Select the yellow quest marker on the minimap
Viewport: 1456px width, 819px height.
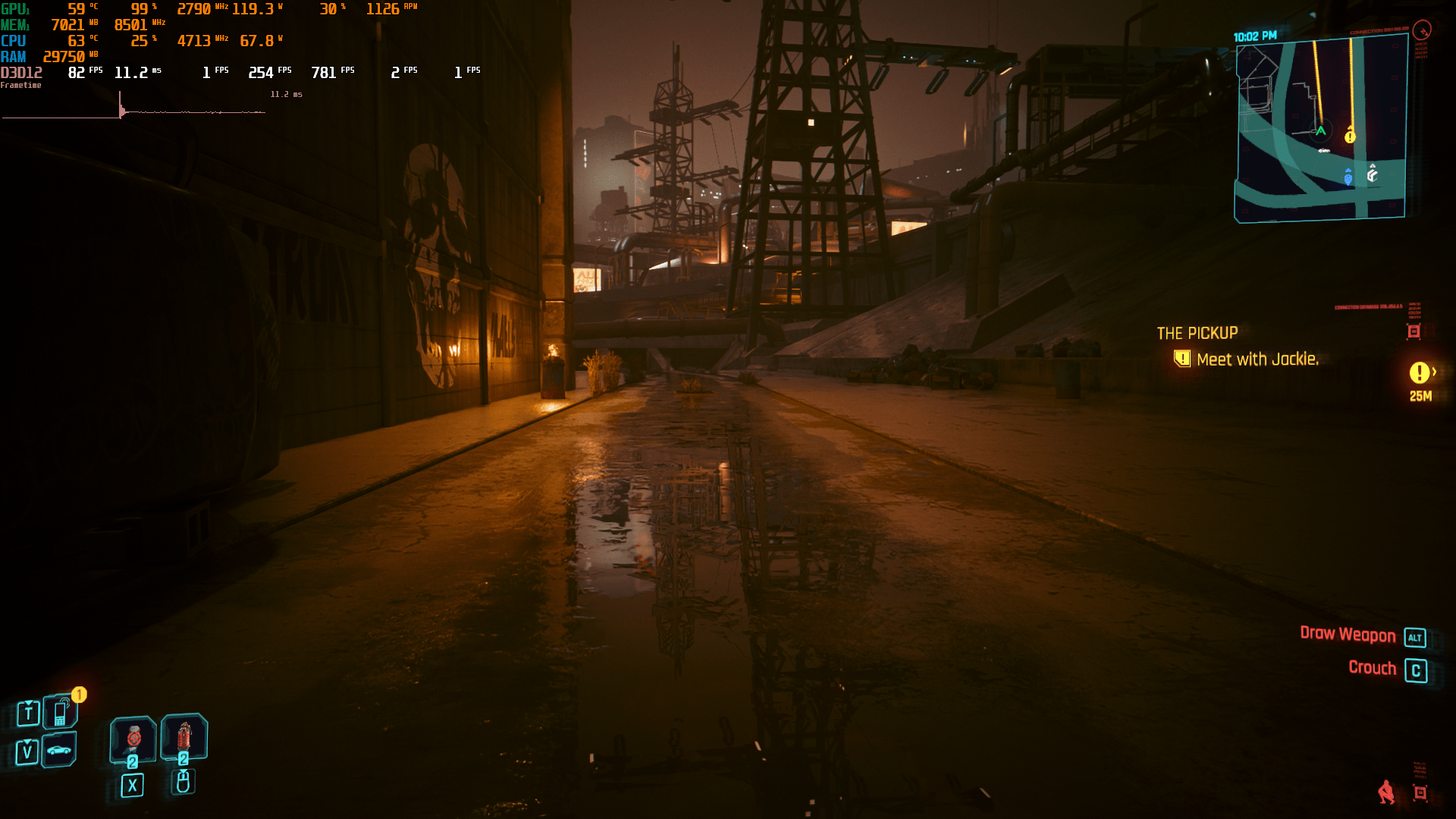(x=1350, y=136)
